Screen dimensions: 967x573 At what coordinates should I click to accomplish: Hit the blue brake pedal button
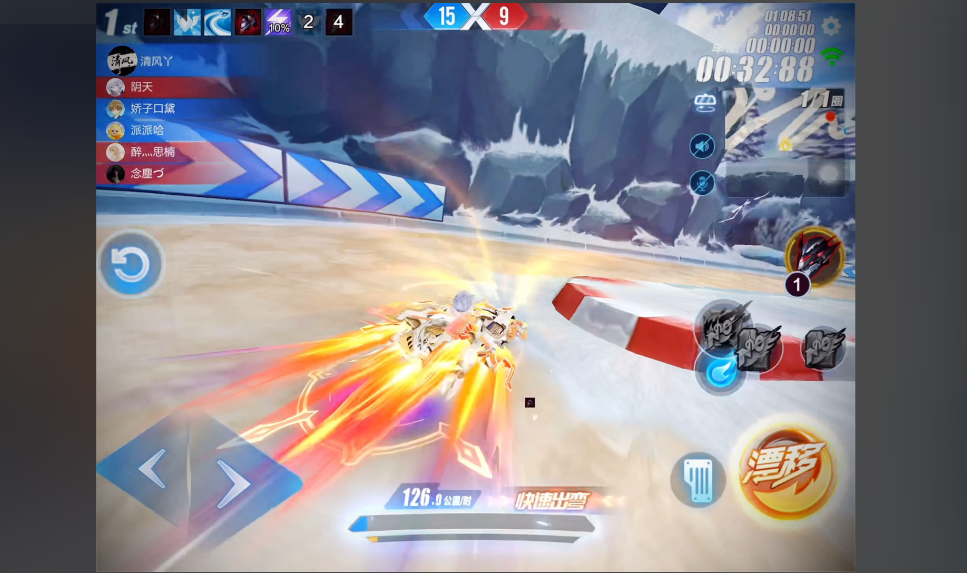[x=697, y=480]
